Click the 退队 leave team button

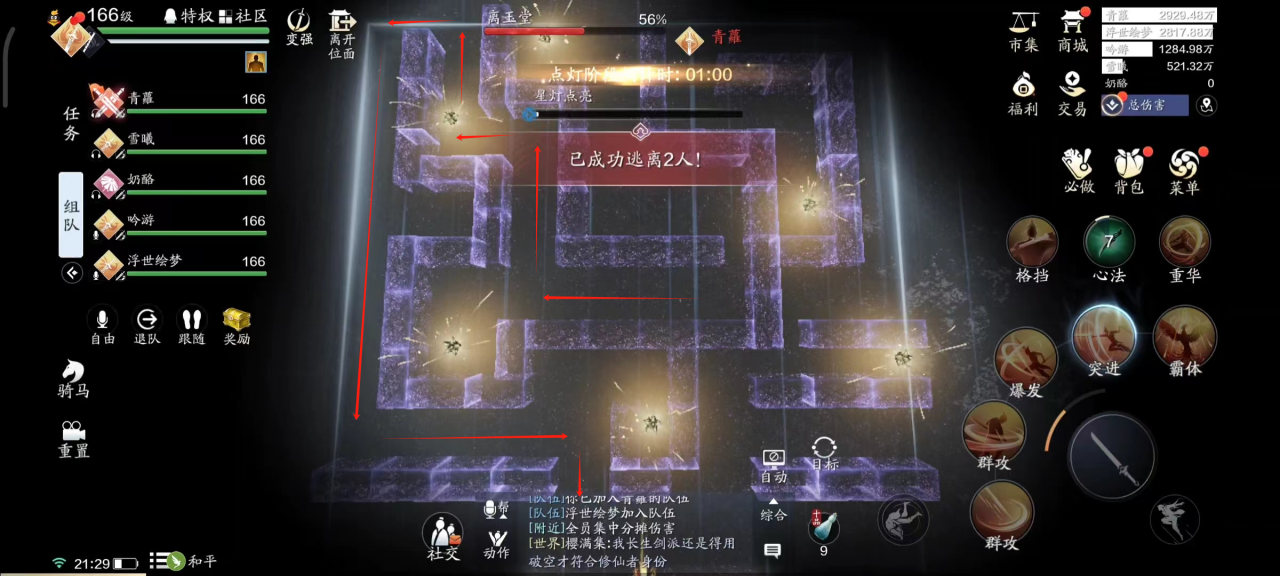[147, 325]
